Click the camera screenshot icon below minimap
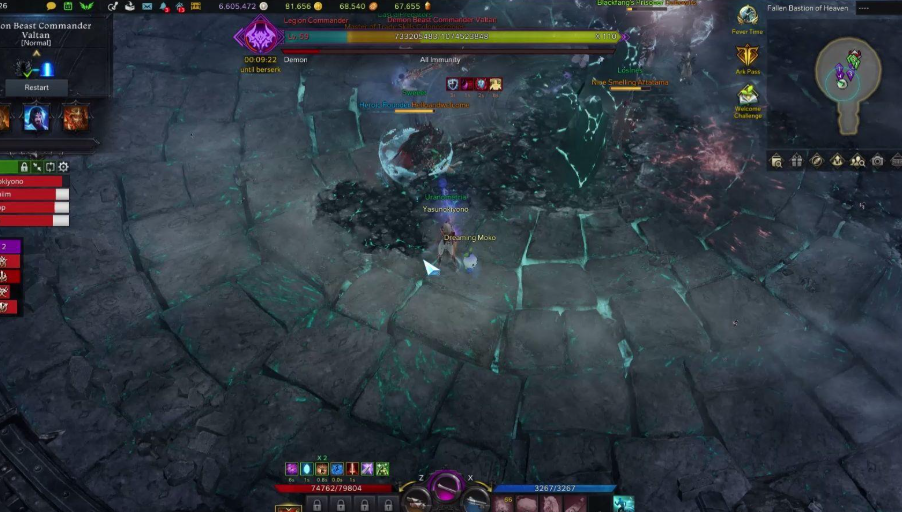 click(x=877, y=160)
